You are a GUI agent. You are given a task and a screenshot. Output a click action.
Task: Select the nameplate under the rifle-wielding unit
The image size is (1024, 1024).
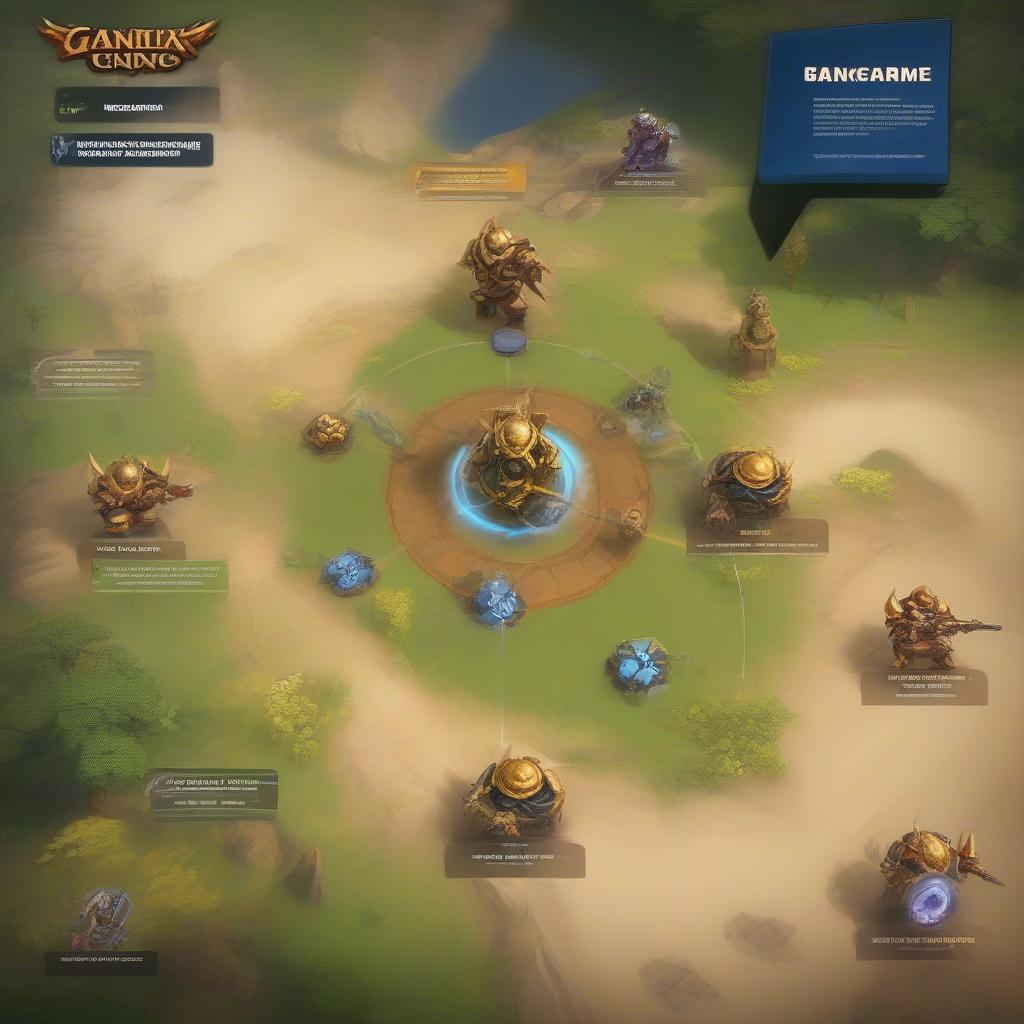pos(923,687)
